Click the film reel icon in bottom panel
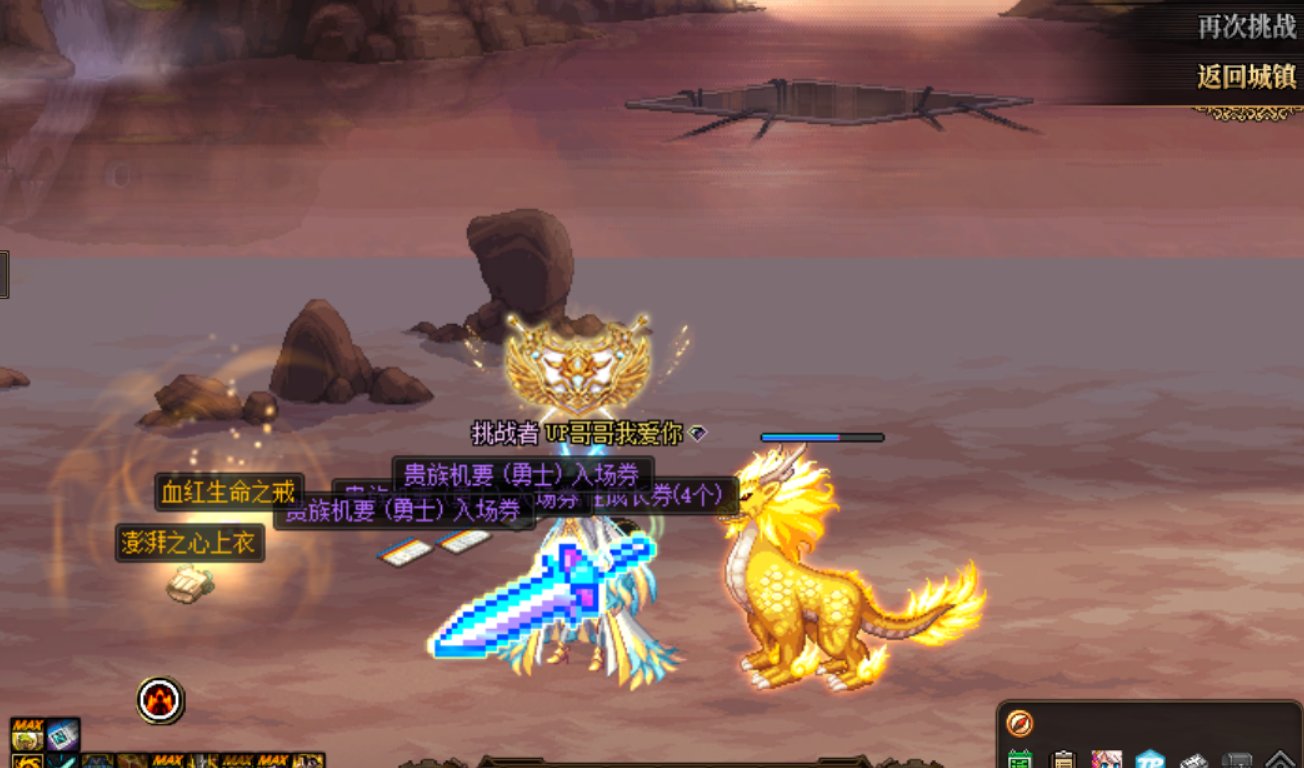This screenshot has width=1304, height=768. [x=1192, y=760]
